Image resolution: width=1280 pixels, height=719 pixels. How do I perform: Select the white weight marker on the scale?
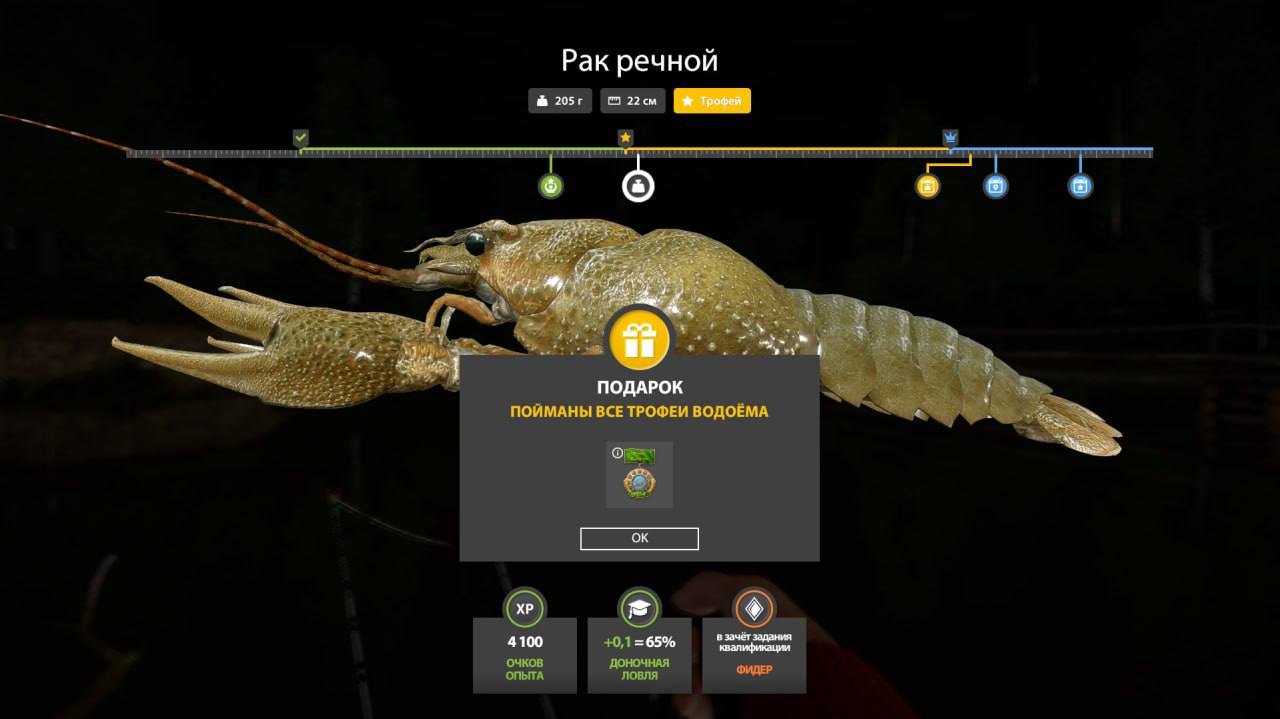tap(638, 186)
